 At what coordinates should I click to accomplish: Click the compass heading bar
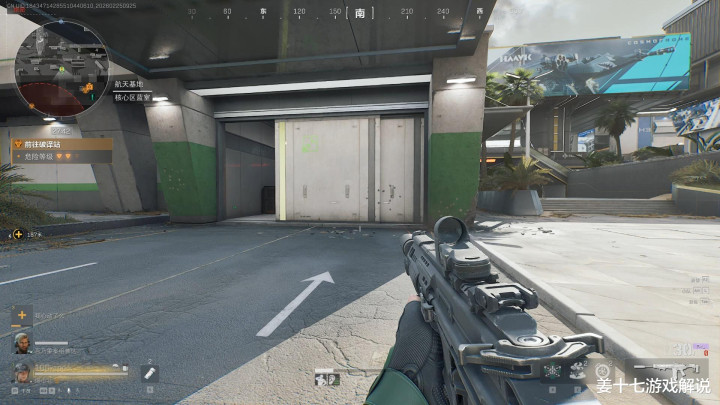coord(359,14)
